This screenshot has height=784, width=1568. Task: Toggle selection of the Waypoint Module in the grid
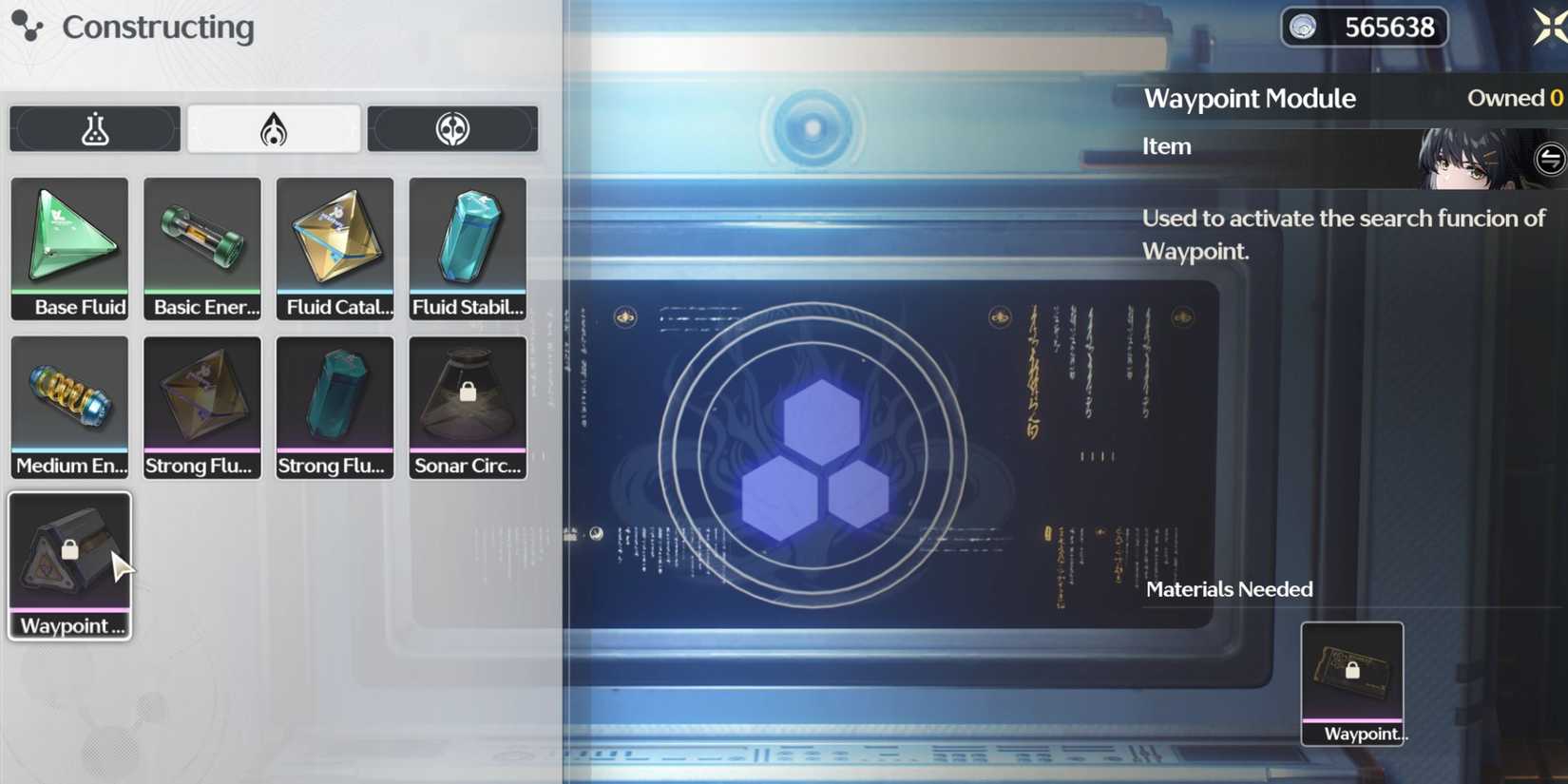pos(69,564)
